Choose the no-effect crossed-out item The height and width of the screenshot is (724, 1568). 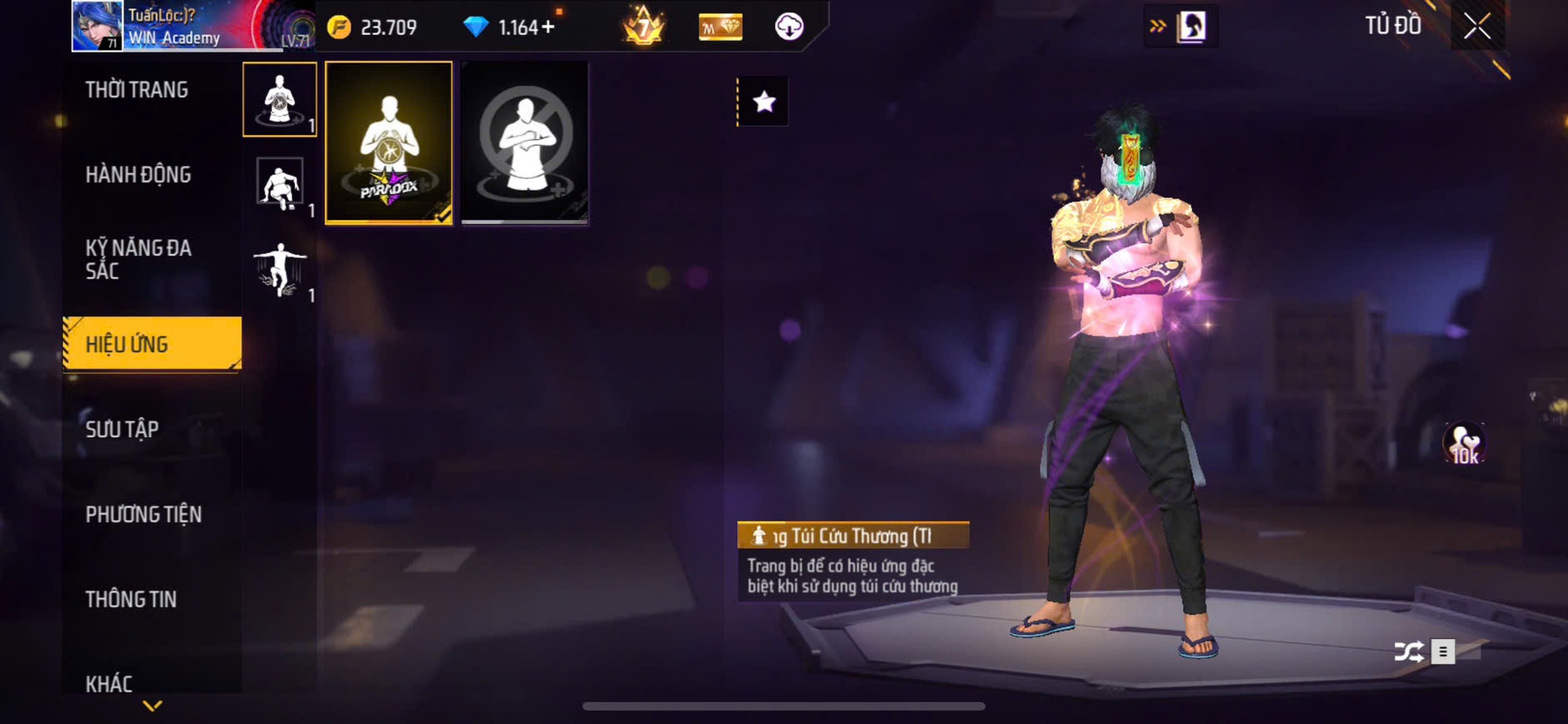(x=525, y=142)
